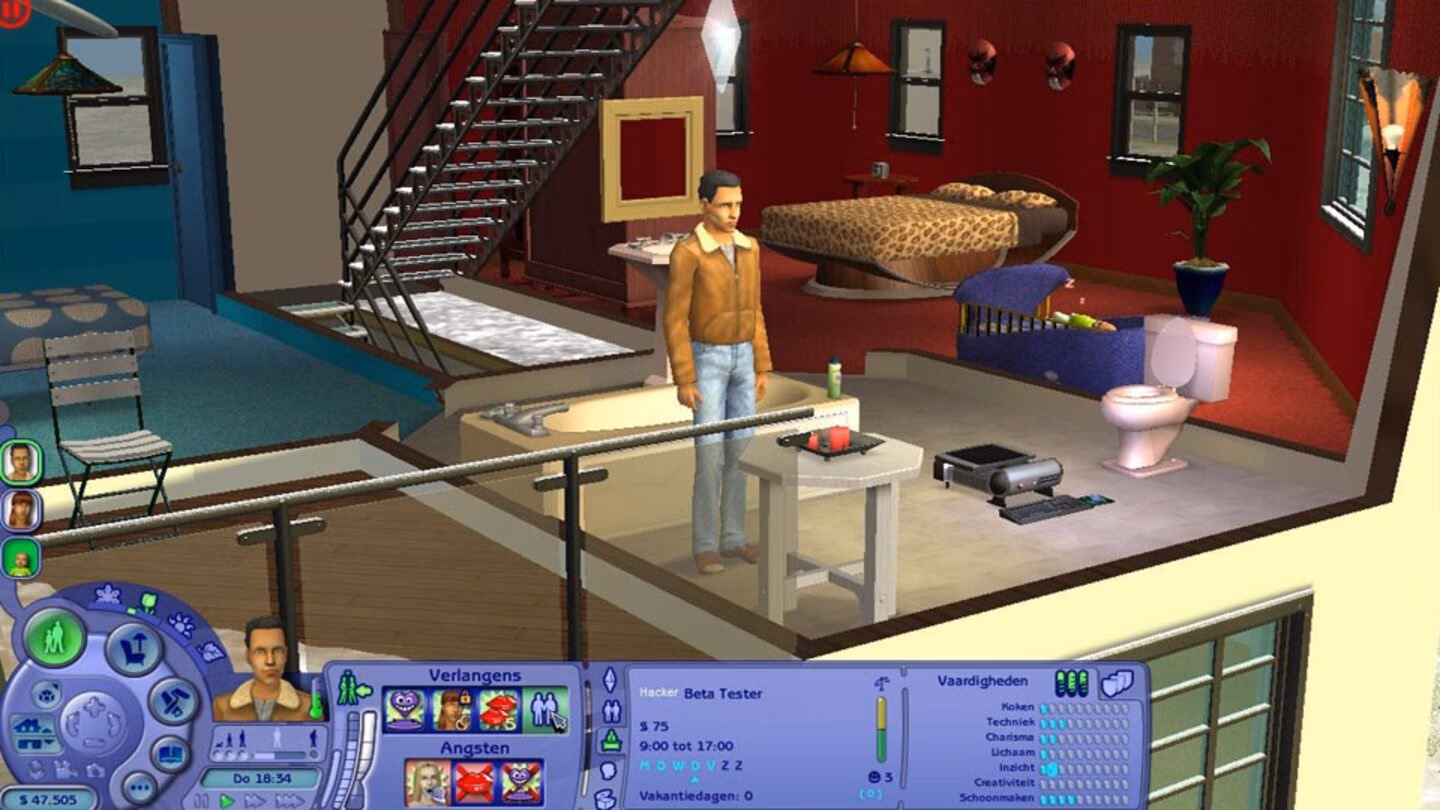Click the crossed-out lips fear icon under Angsten
Viewport: 1440px width, 810px height.
(x=472, y=780)
